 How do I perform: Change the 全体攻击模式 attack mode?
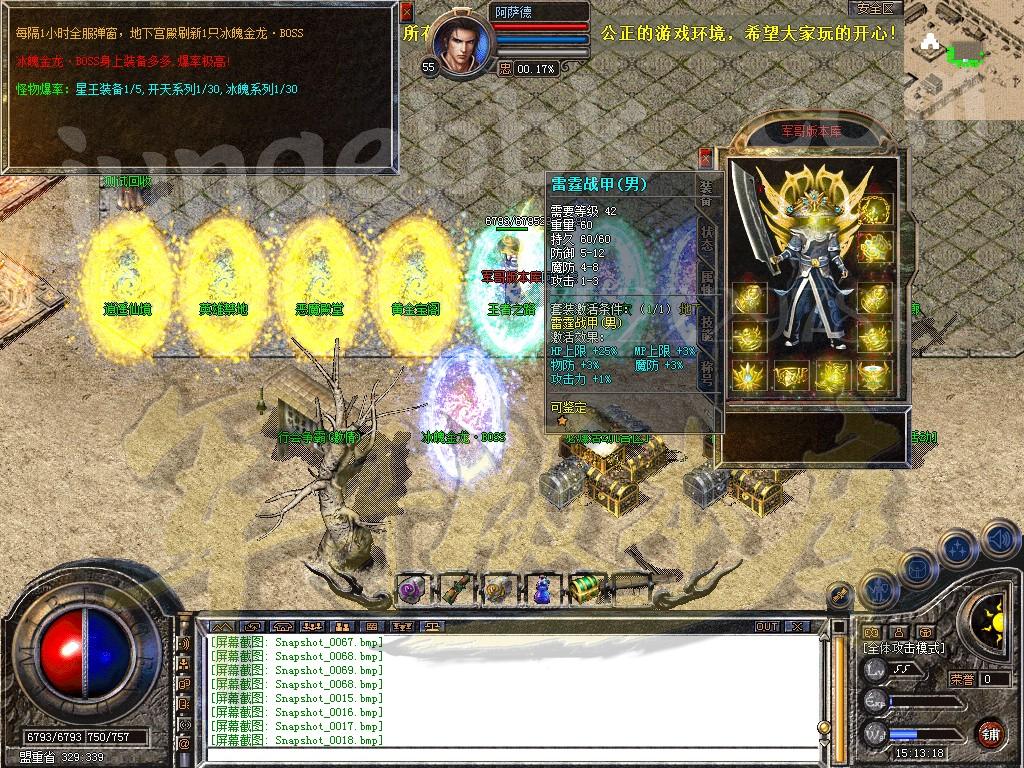[903, 648]
